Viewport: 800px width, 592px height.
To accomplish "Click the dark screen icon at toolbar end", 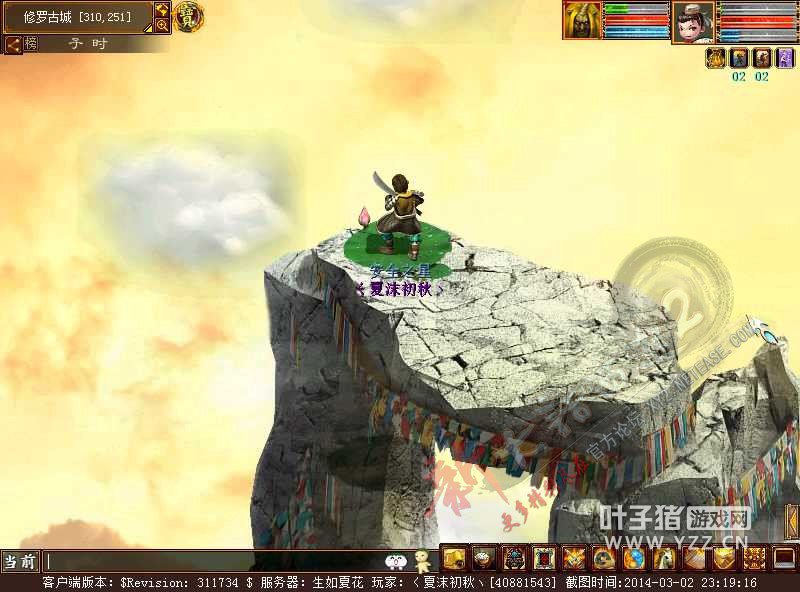I will [784, 558].
